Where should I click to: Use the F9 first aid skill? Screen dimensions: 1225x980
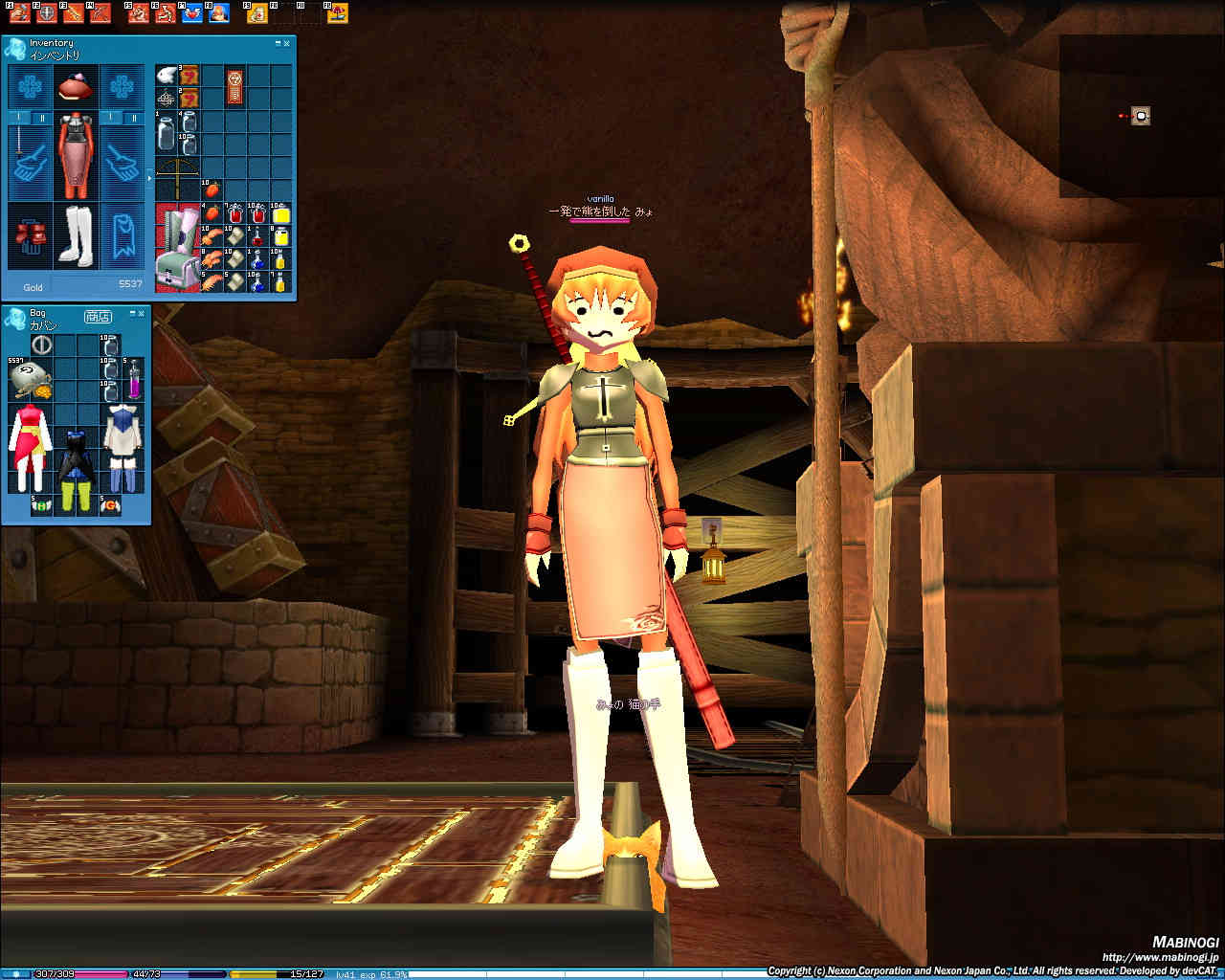256,13
